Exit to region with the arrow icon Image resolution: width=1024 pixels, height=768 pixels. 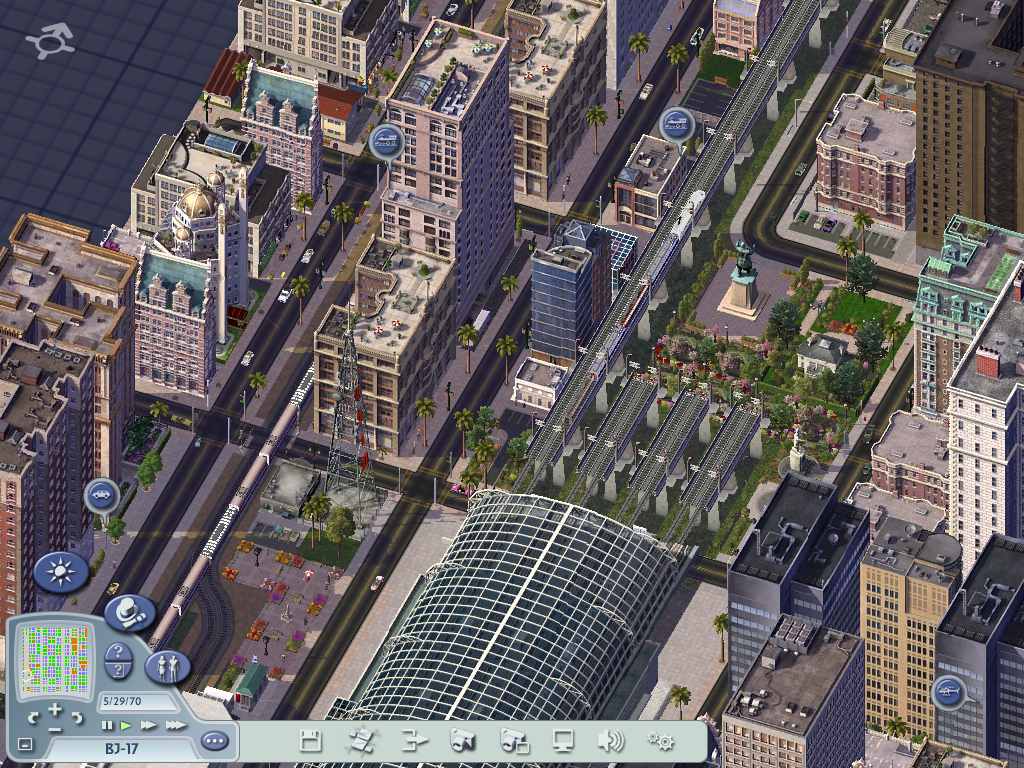pyautogui.click(x=414, y=741)
